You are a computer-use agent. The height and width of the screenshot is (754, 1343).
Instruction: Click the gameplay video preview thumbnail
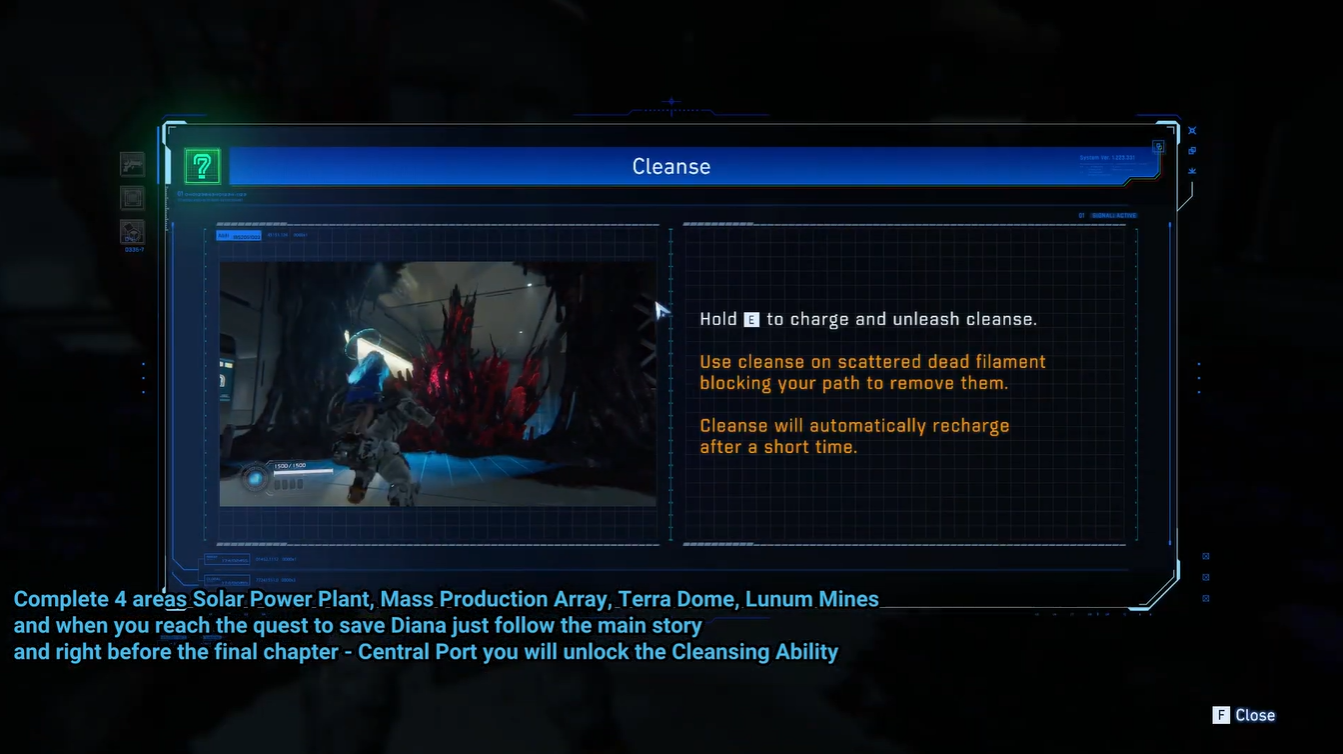[x=437, y=384]
